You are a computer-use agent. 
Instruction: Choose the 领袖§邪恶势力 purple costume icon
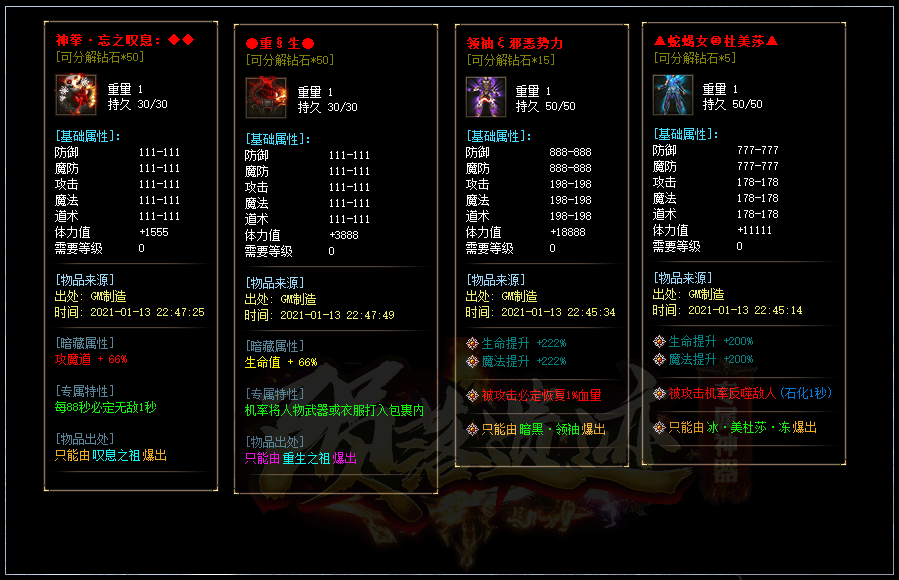(485, 97)
